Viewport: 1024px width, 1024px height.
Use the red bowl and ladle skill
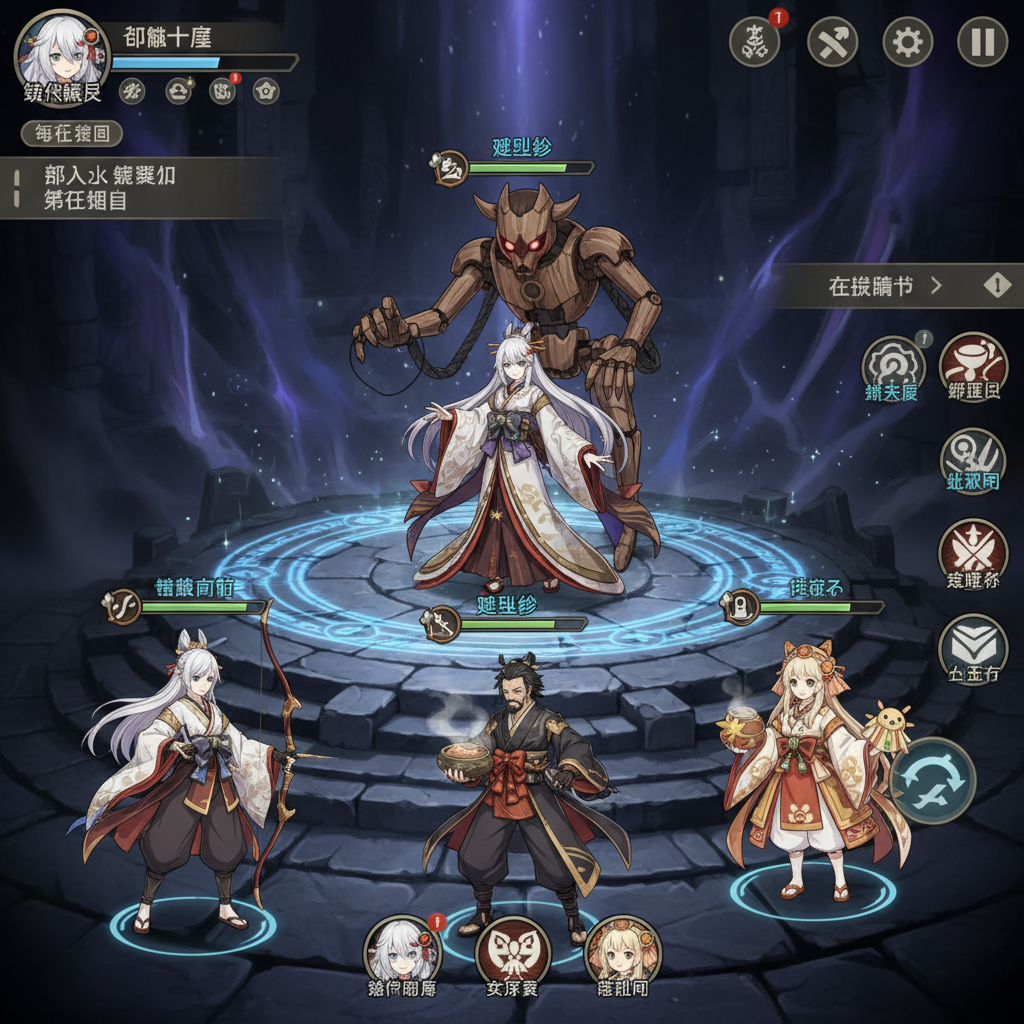pyautogui.click(x=973, y=367)
